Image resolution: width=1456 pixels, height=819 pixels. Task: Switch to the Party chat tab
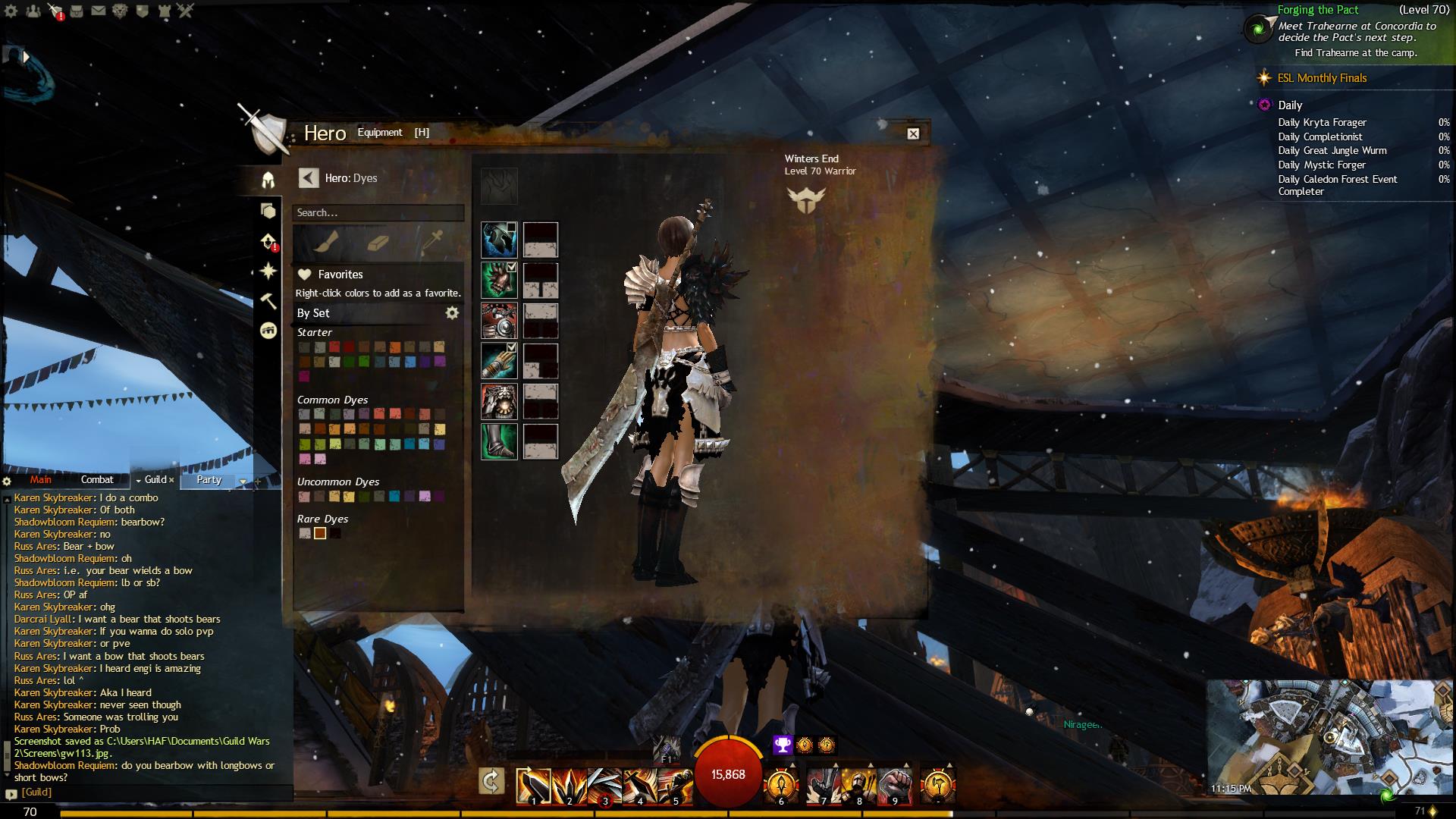[x=209, y=479]
